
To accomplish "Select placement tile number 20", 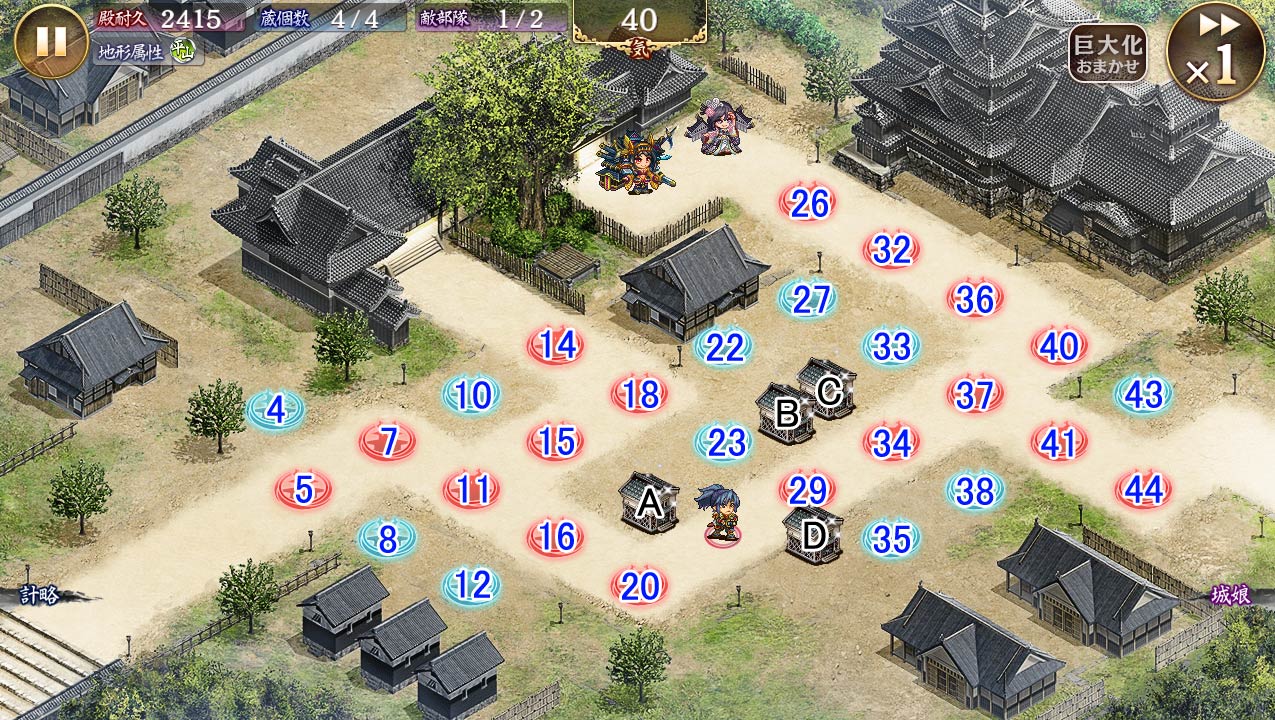I will (x=639, y=586).
